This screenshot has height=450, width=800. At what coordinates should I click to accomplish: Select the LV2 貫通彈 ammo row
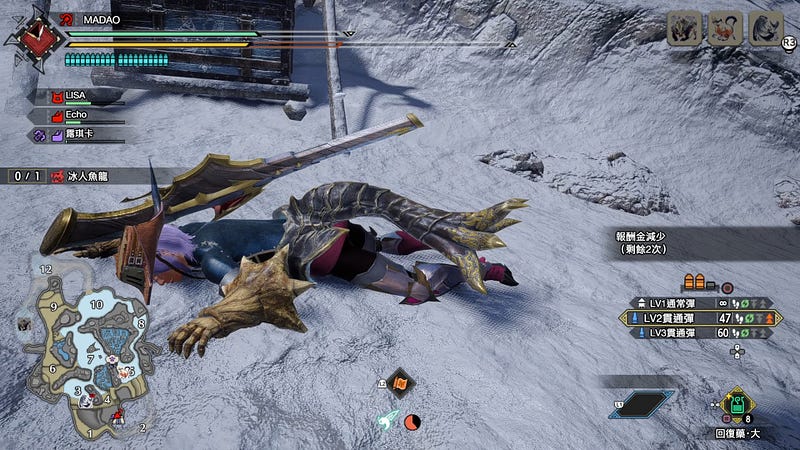pos(701,317)
